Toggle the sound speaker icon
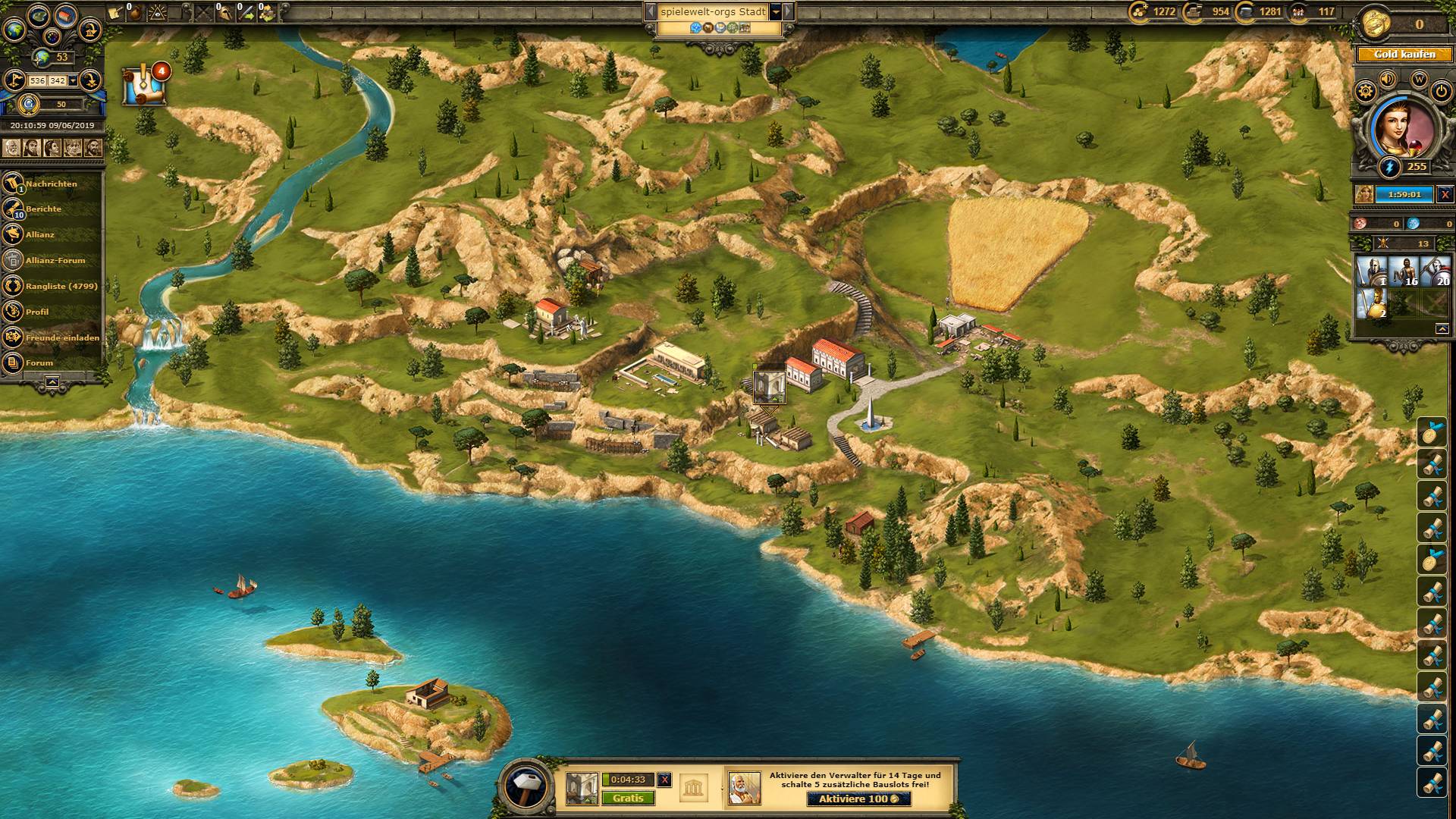 pyautogui.click(x=1388, y=79)
